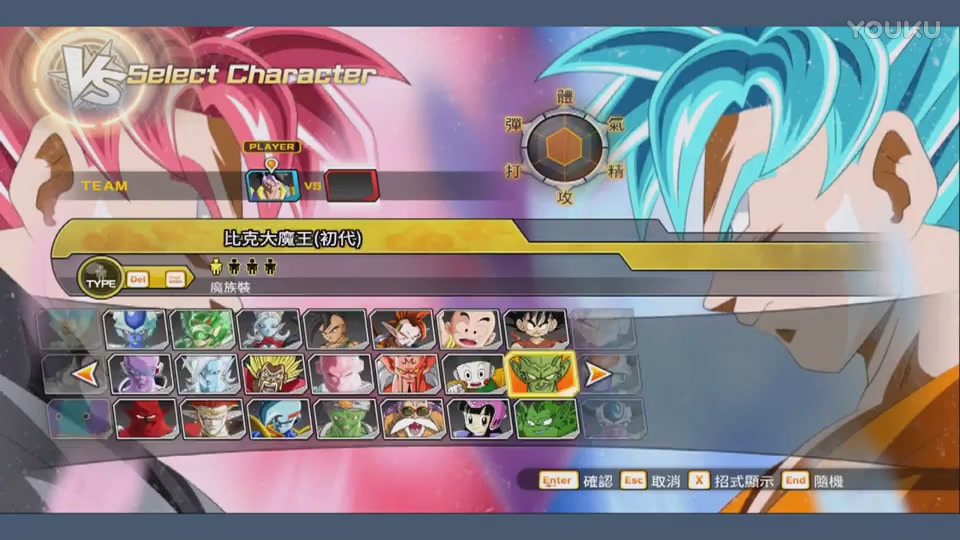
Task: Click the player's team slot portrait
Action: [272, 186]
